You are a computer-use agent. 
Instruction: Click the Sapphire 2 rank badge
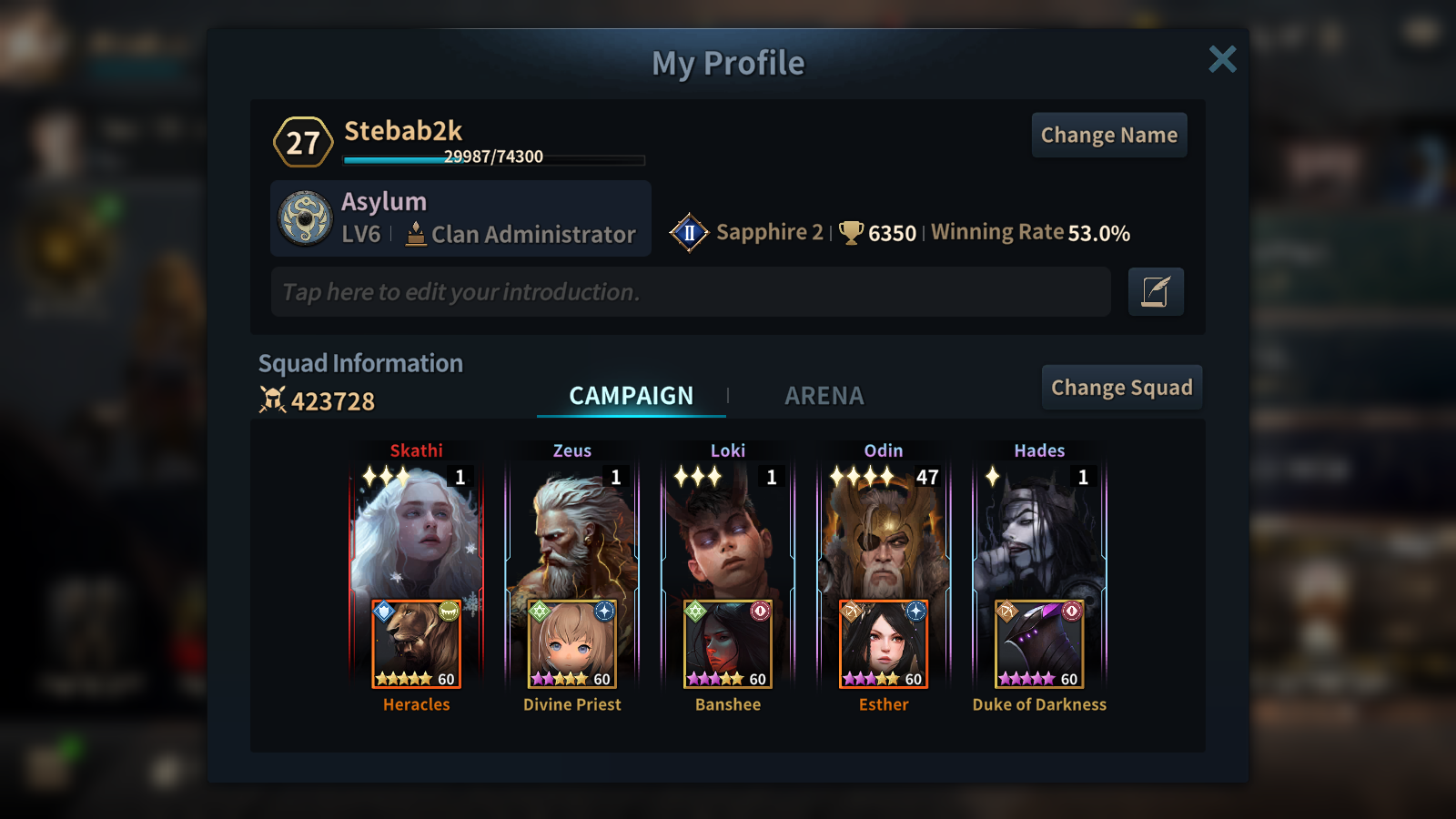[690, 233]
